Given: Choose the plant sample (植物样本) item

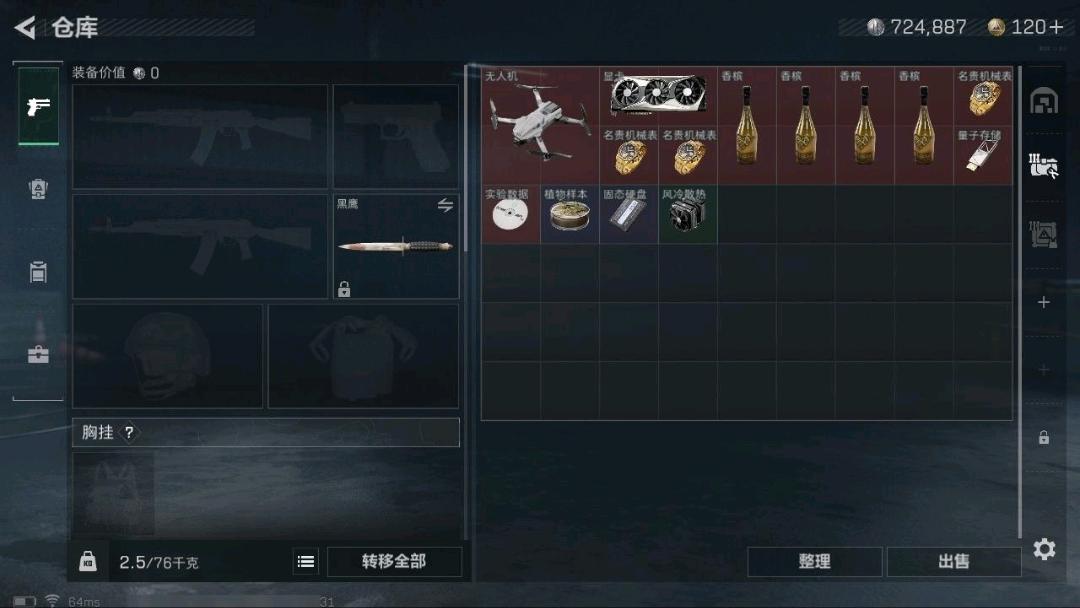Looking at the screenshot, I should (569, 214).
